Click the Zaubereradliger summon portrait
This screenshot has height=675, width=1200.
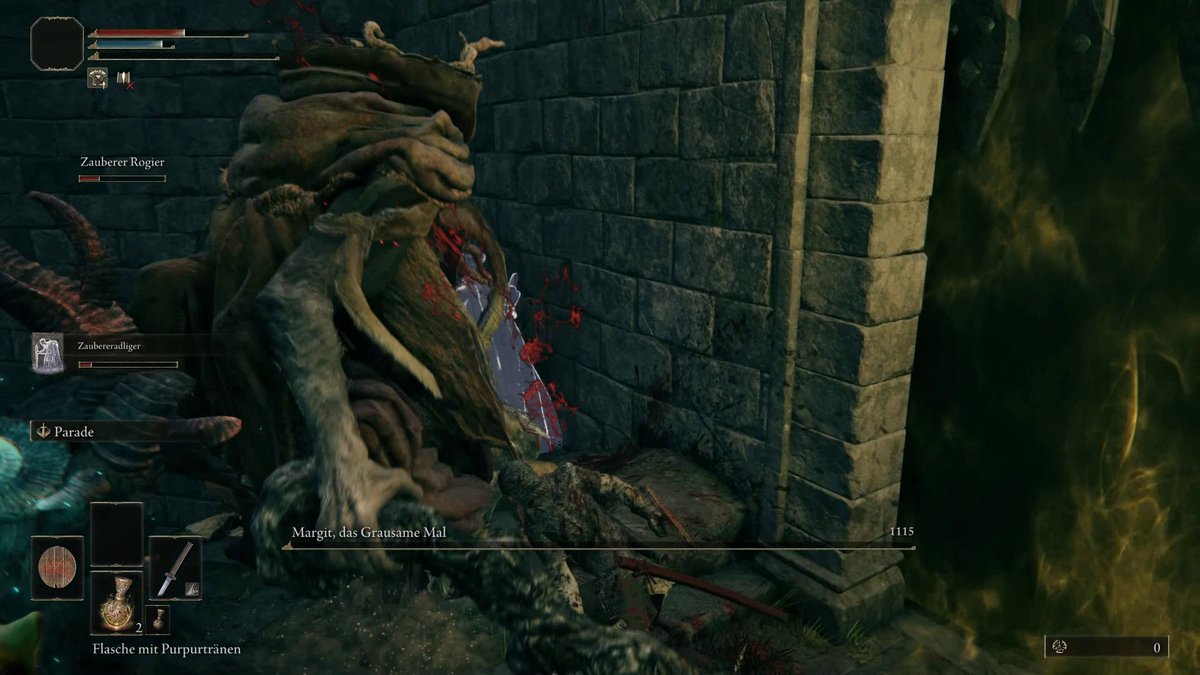pyautogui.click(x=47, y=353)
